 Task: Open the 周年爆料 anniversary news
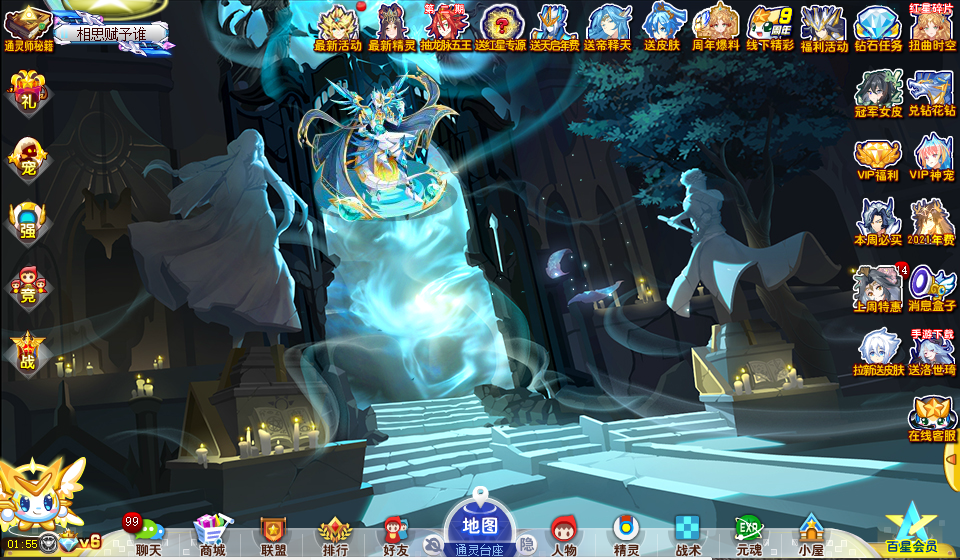click(716, 27)
